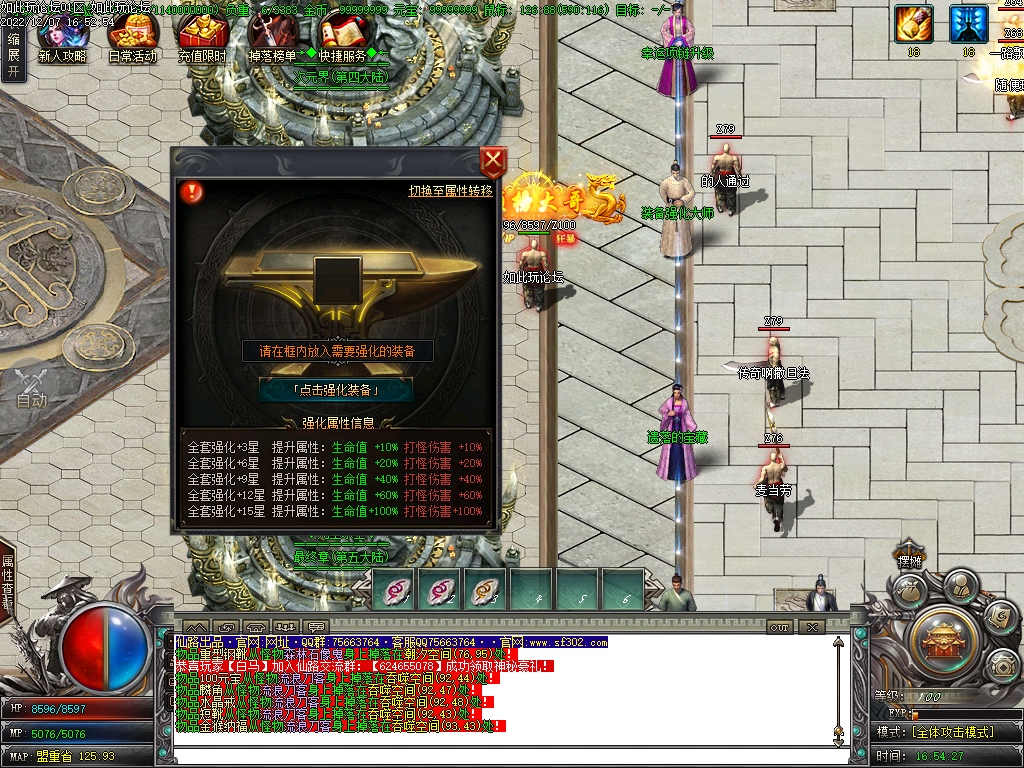Switch to attribute transfer (切换至属性转移)
This screenshot has width=1024, height=768.
451,191
